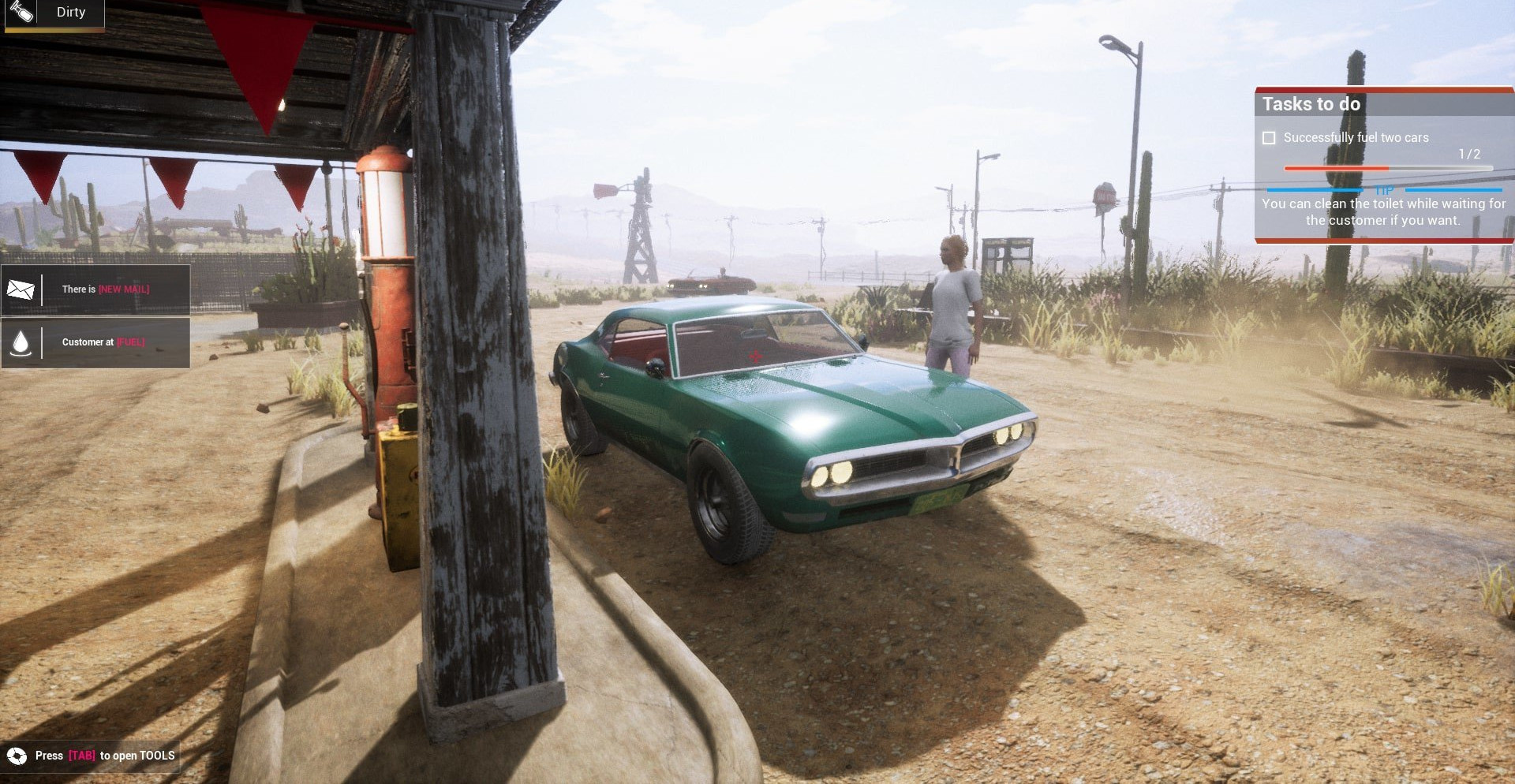Click the envelope mail icon
The height and width of the screenshot is (784, 1515).
click(21, 289)
